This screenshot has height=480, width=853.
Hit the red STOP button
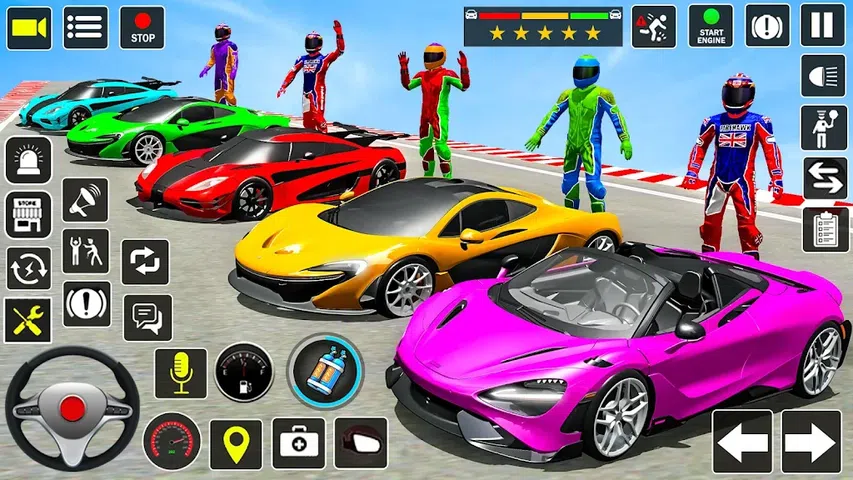142,27
